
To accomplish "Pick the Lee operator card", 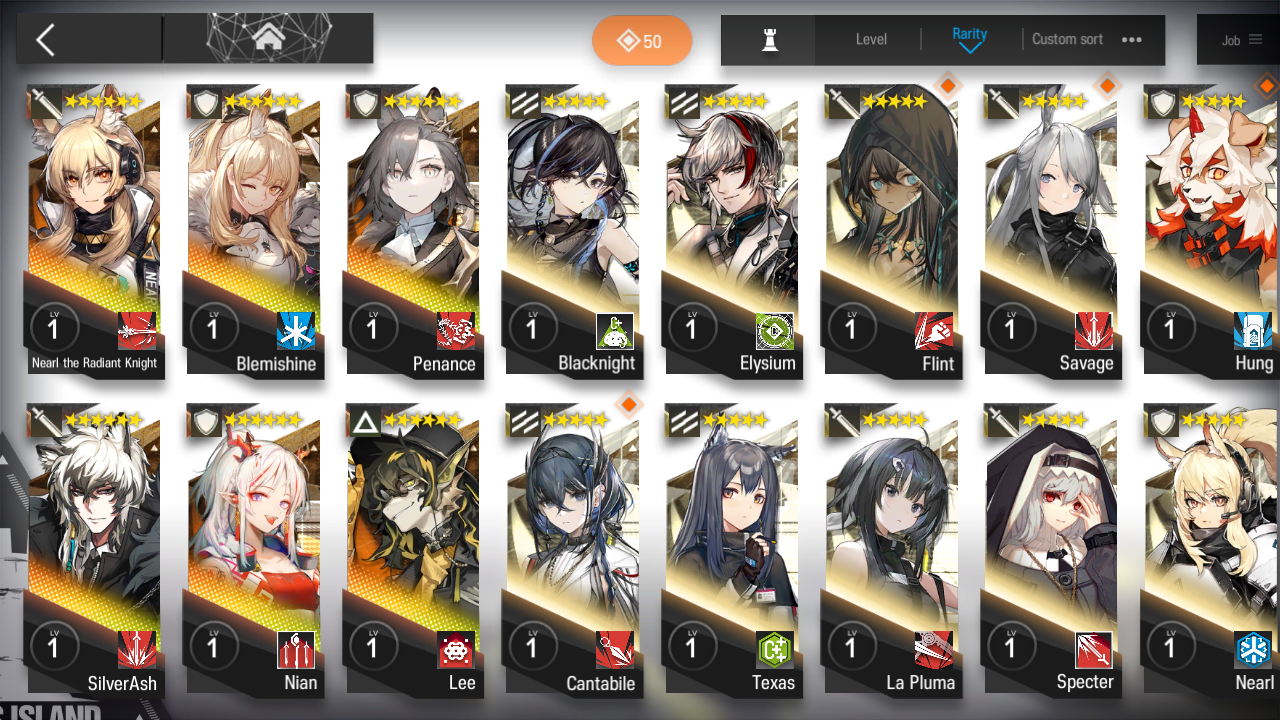I will point(412,550).
